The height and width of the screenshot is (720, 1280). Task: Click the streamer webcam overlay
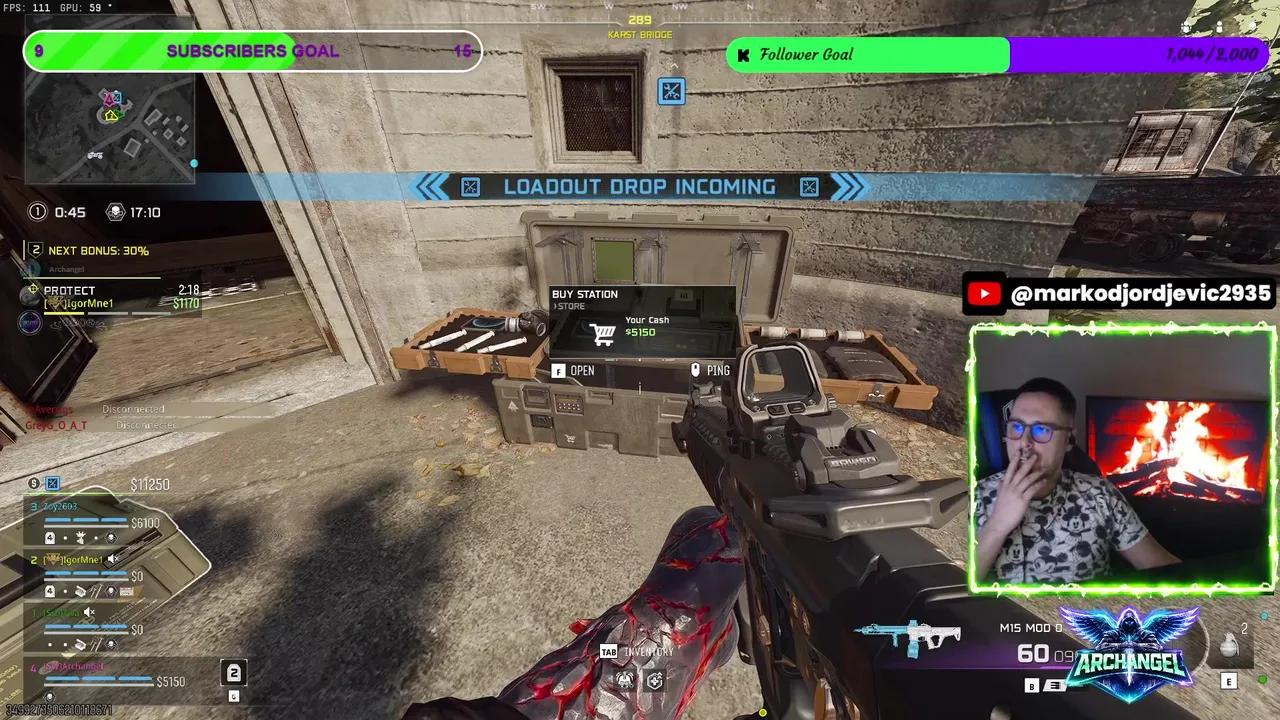(x=1122, y=458)
